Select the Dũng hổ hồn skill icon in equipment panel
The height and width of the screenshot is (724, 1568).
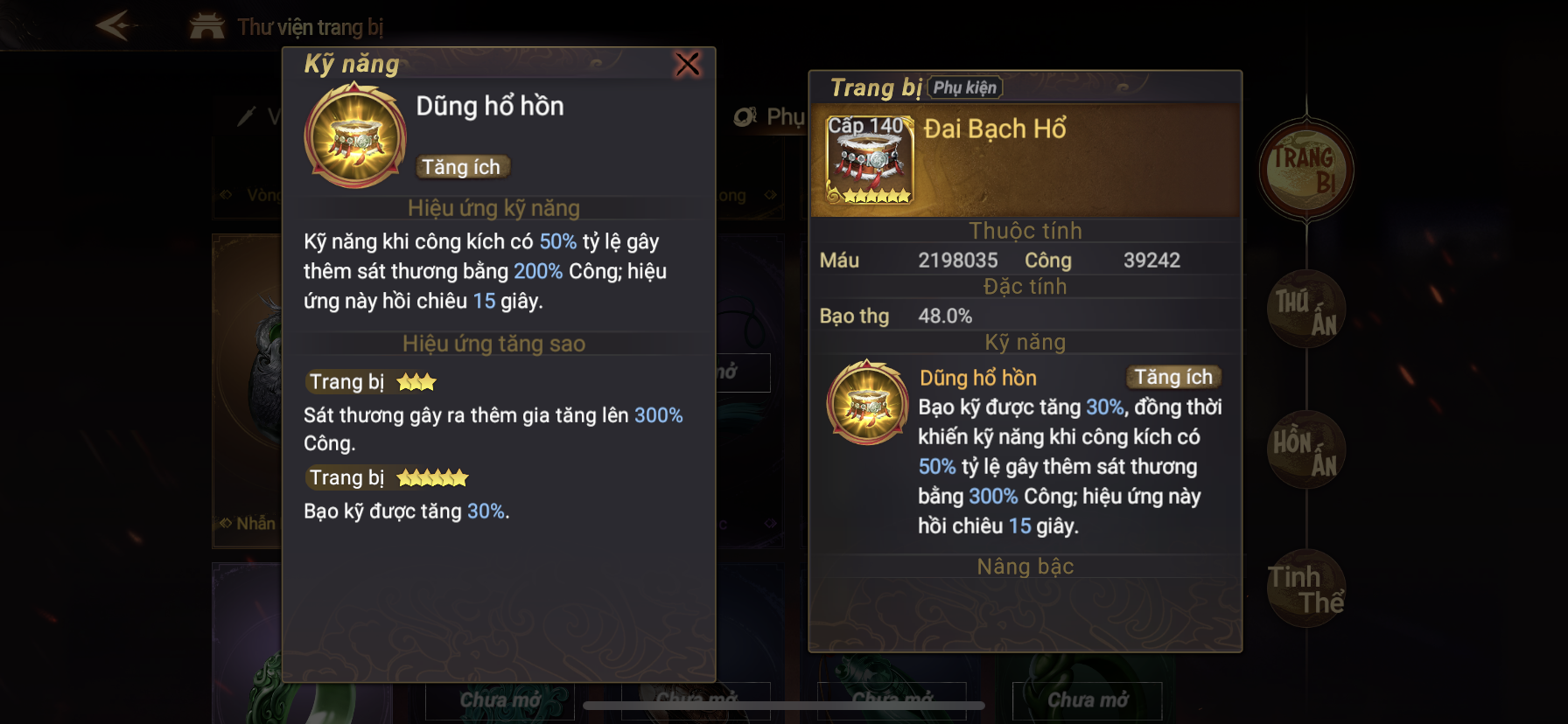point(868,402)
